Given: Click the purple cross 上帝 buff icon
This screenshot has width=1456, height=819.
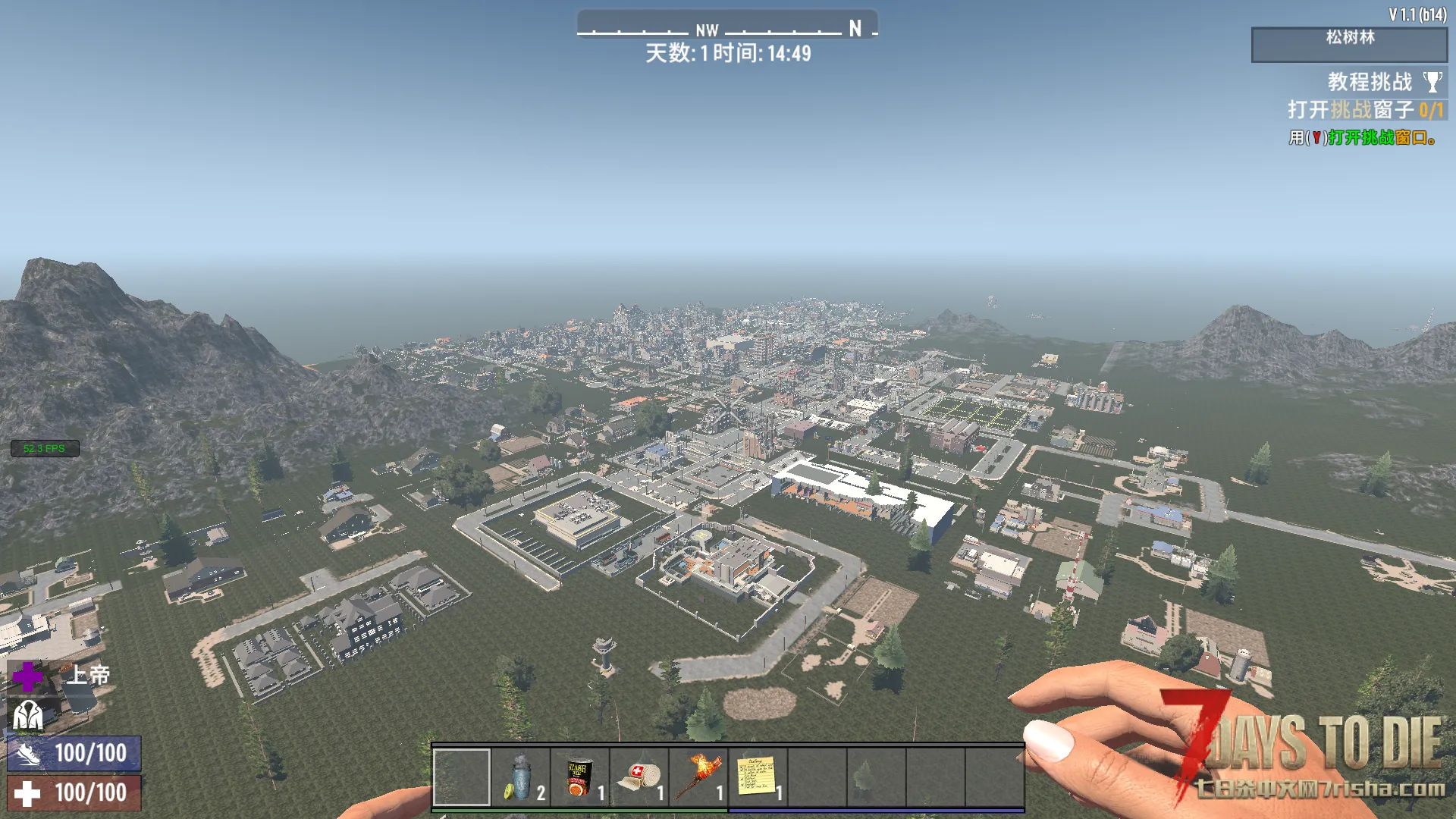Looking at the screenshot, I should click(28, 676).
